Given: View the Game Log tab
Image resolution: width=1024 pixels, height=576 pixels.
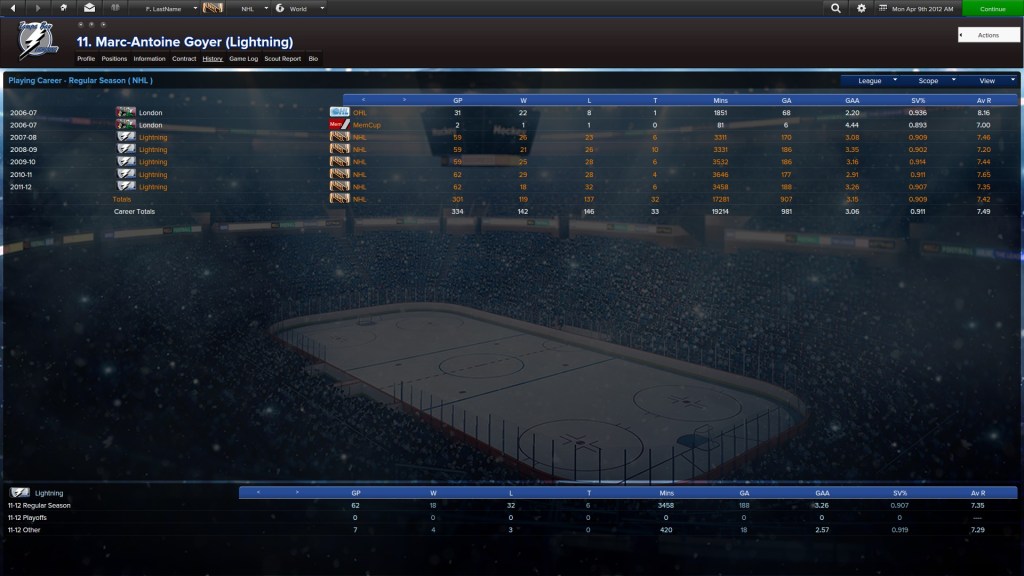Looking at the screenshot, I should 243,59.
